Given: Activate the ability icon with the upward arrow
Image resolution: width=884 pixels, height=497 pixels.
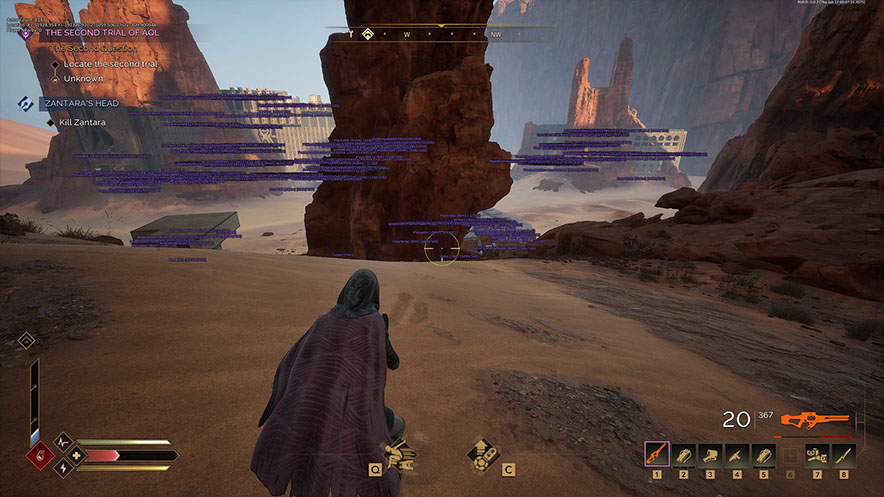Looking at the screenshot, I should [x=483, y=453].
